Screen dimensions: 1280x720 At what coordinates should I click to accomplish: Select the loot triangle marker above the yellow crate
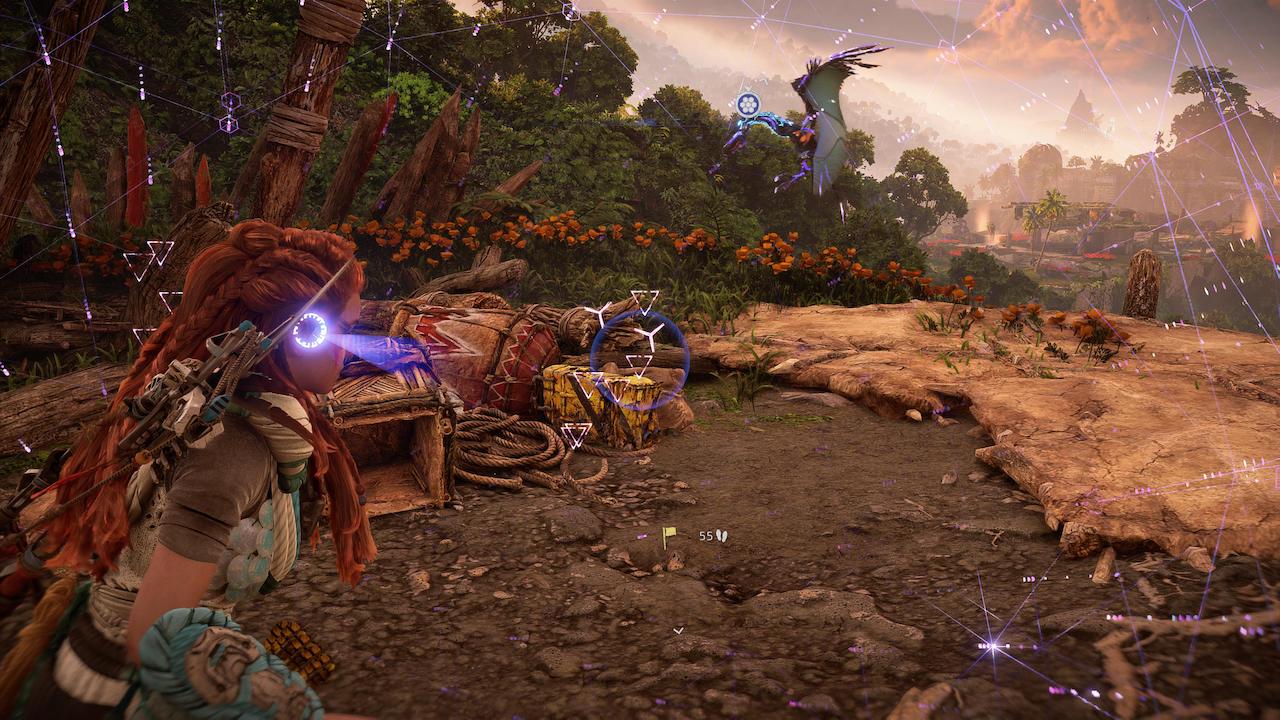[x=638, y=368]
